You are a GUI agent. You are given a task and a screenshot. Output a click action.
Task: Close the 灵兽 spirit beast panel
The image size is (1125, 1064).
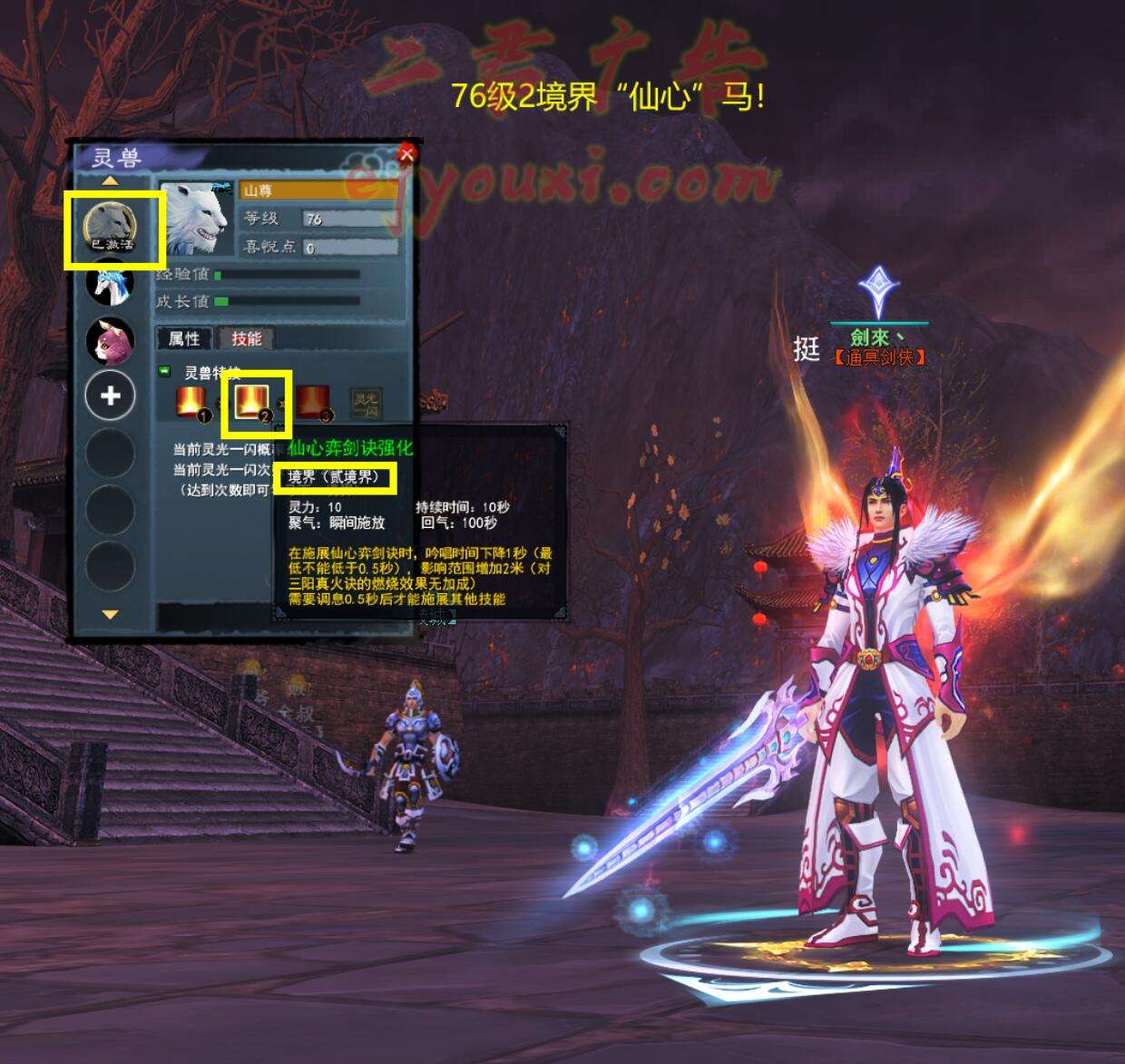click(406, 154)
